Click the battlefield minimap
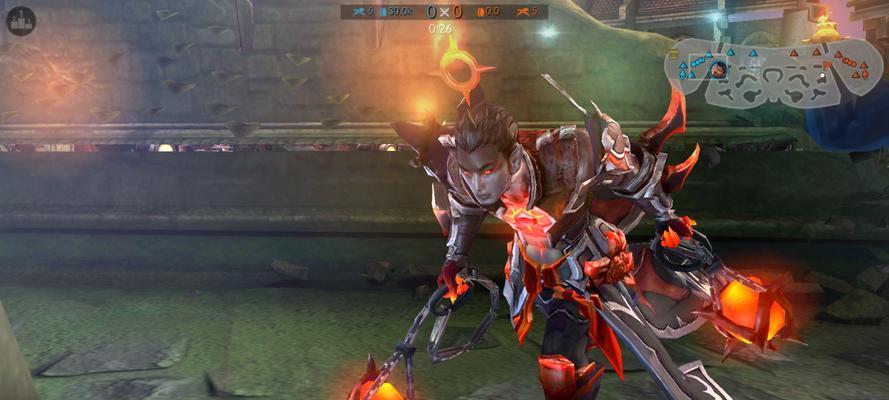Image resolution: width=889 pixels, height=400 pixels. [768, 73]
